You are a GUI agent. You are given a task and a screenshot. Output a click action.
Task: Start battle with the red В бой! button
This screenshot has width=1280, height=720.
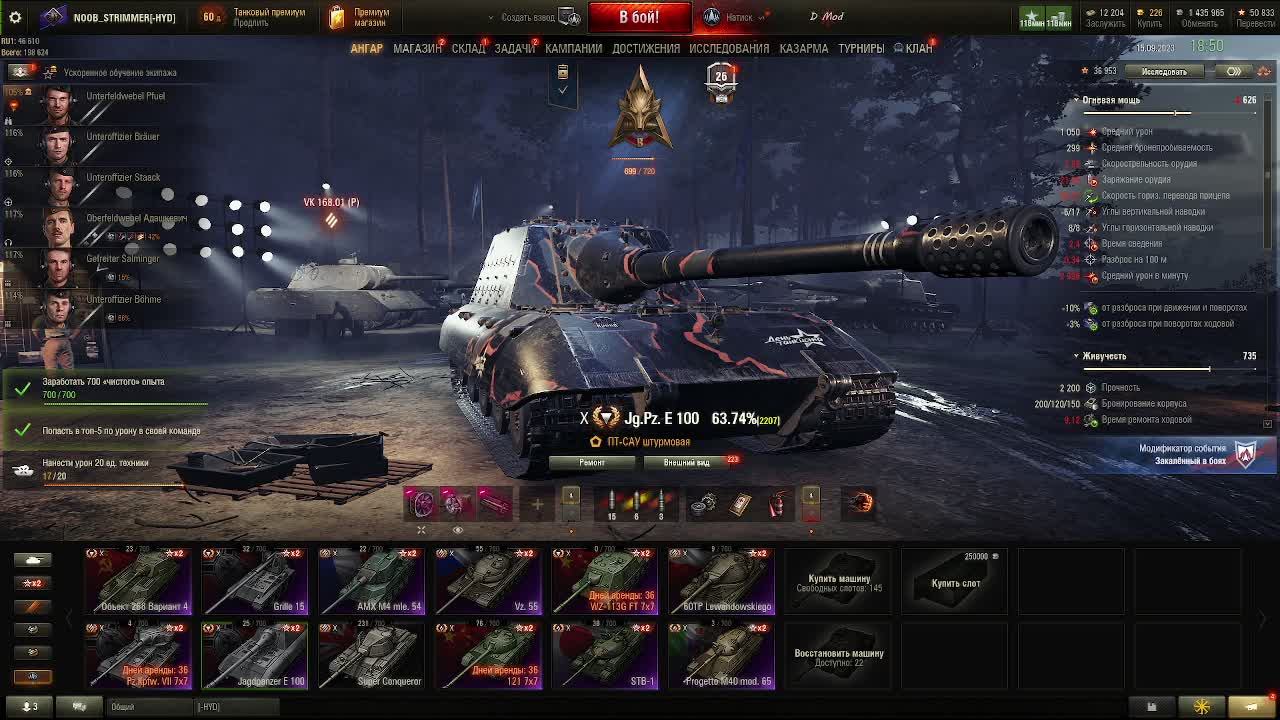[x=639, y=17]
